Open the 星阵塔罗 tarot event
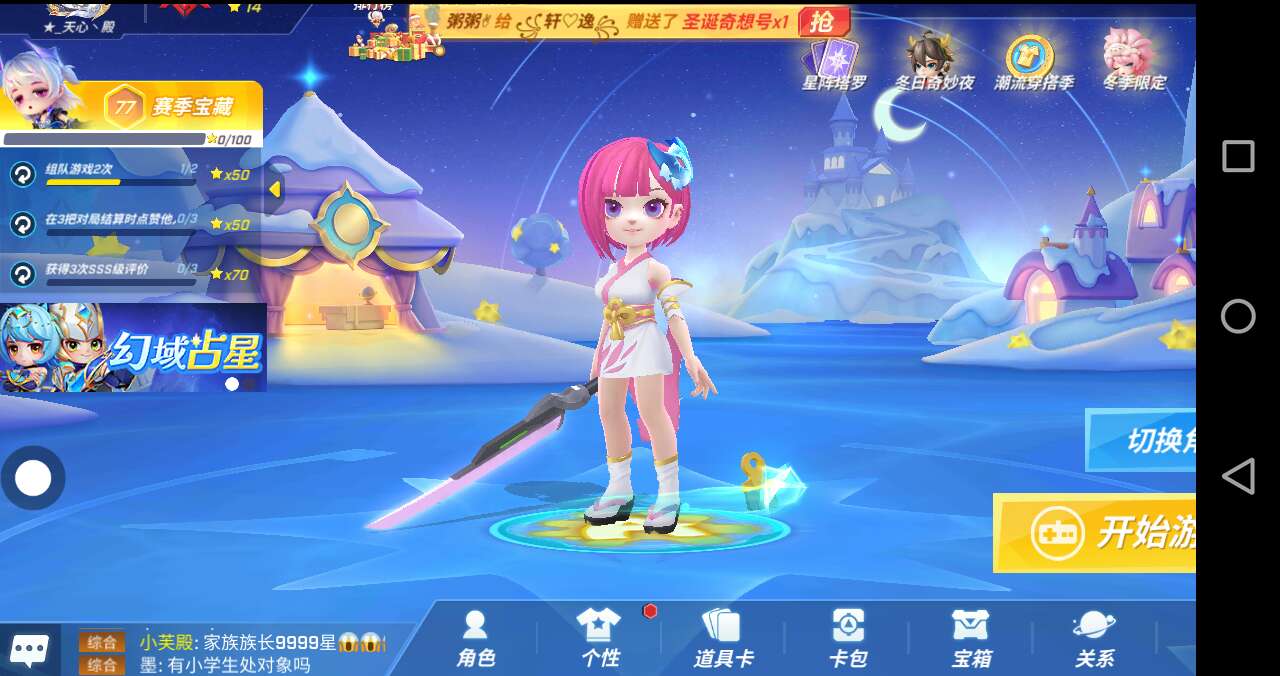The width and height of the screenshot is (1280, 676). [x=834, y=63]
